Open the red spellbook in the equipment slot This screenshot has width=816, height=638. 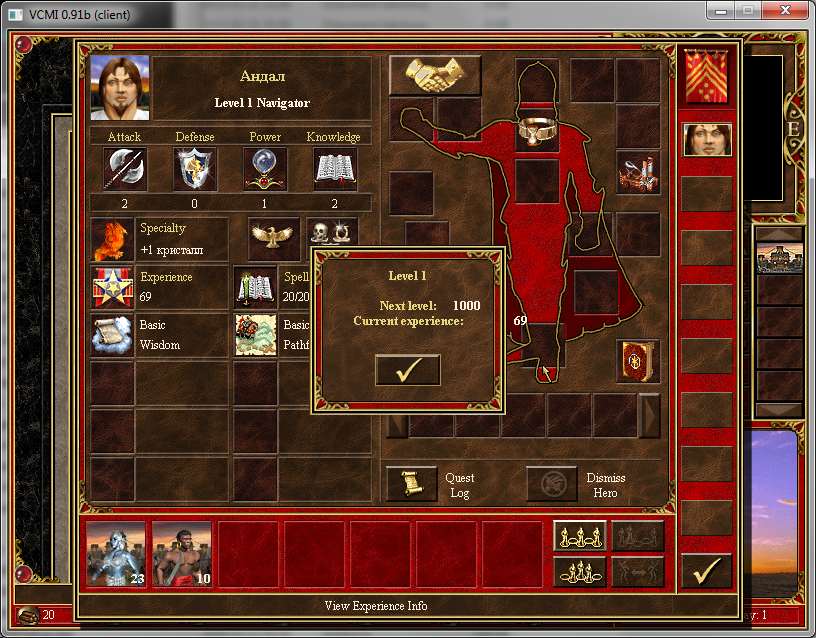click(637, 361)
